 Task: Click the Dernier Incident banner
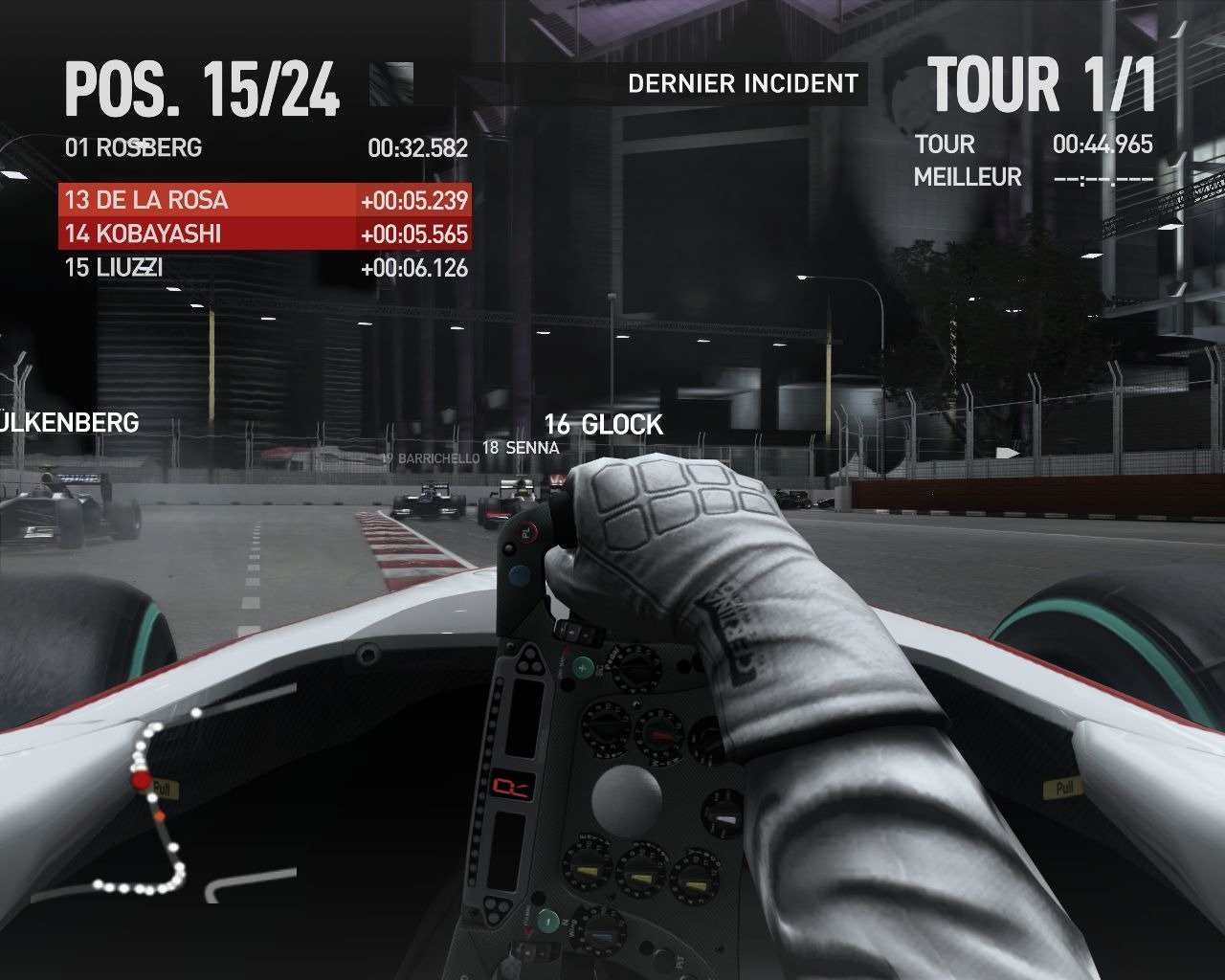743,84
